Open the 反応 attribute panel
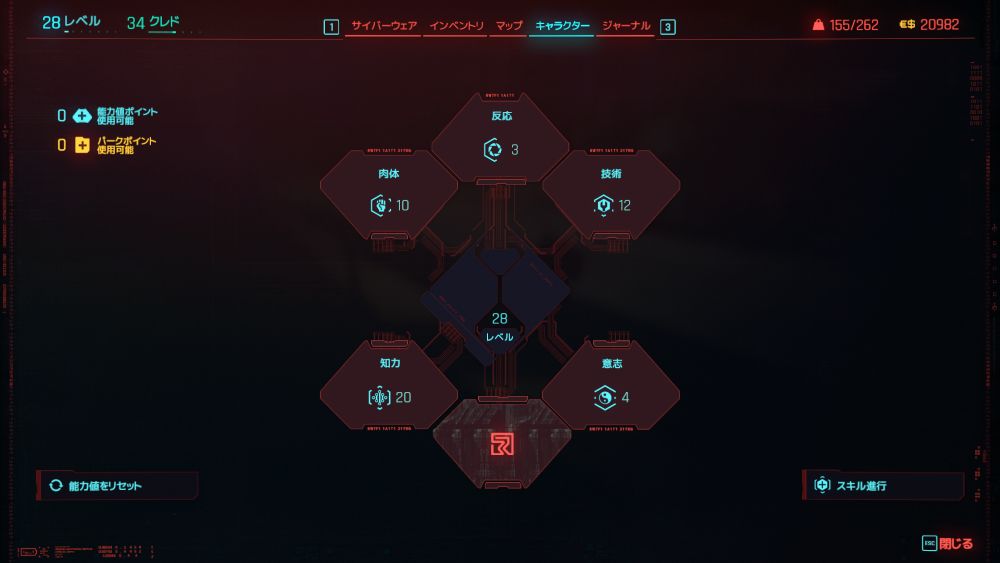This screenshot has height=563, width=1000. click(500, 138)
